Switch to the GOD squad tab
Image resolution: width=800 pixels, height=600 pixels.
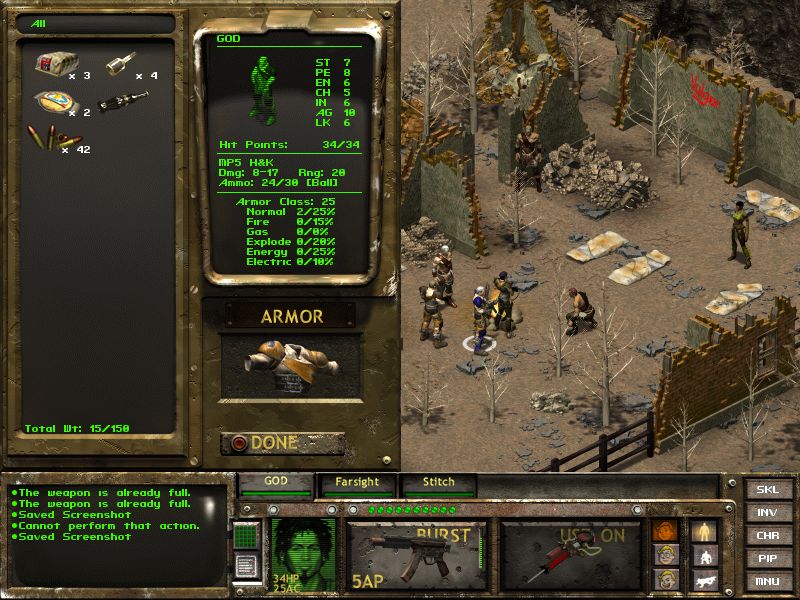[x=275, y=482]
